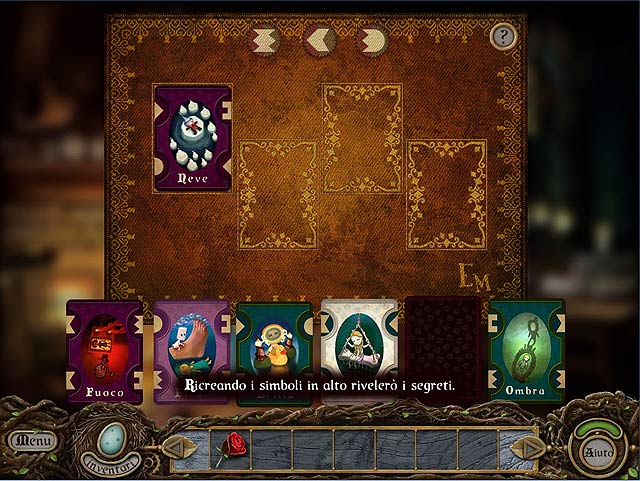The width and height of the screenshot is (640, 481).
Task: Click the question mark hint button
Action: (503, 37)
